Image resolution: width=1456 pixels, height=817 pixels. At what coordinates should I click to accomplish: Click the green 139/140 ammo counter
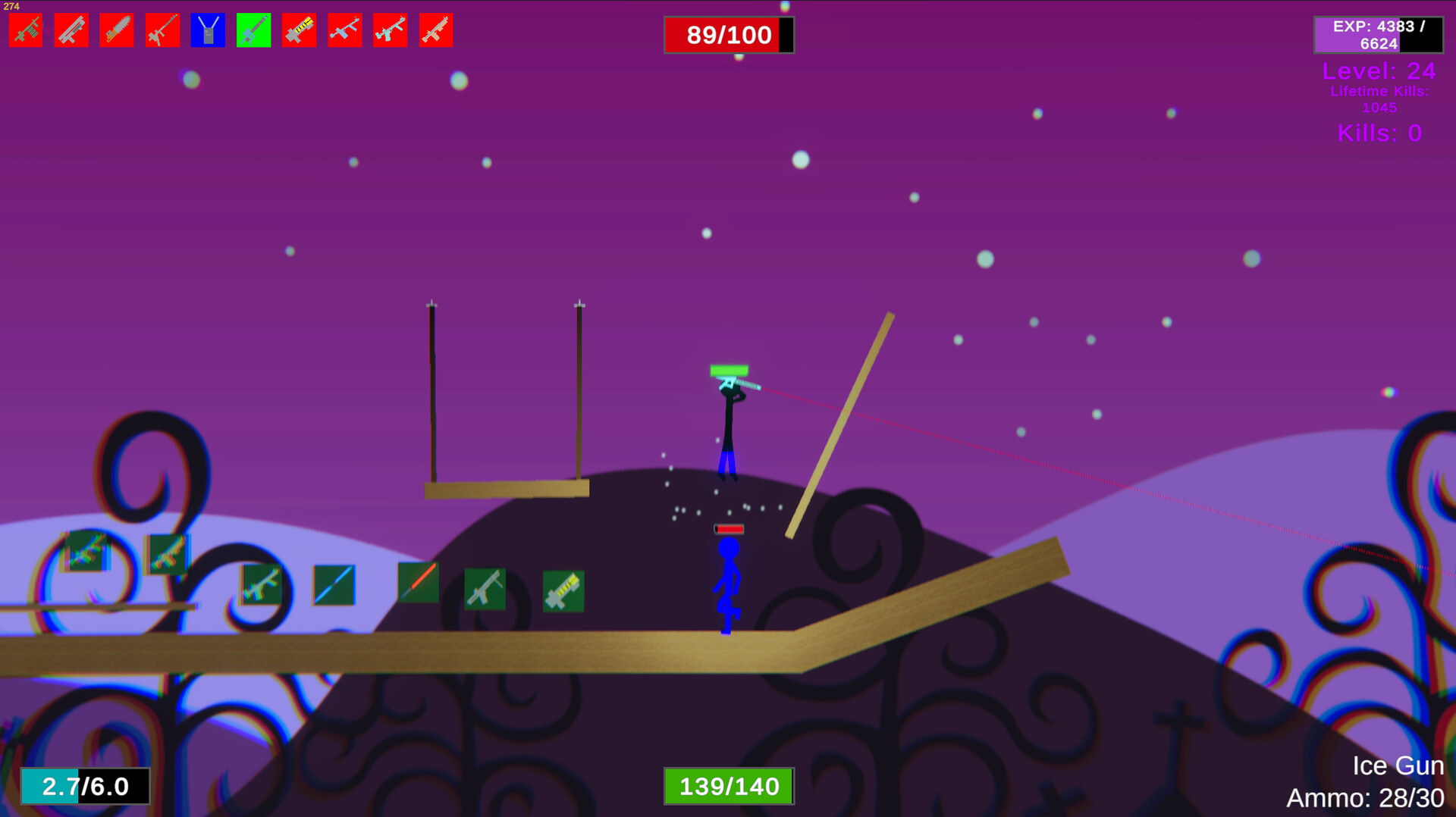[726, 787]
